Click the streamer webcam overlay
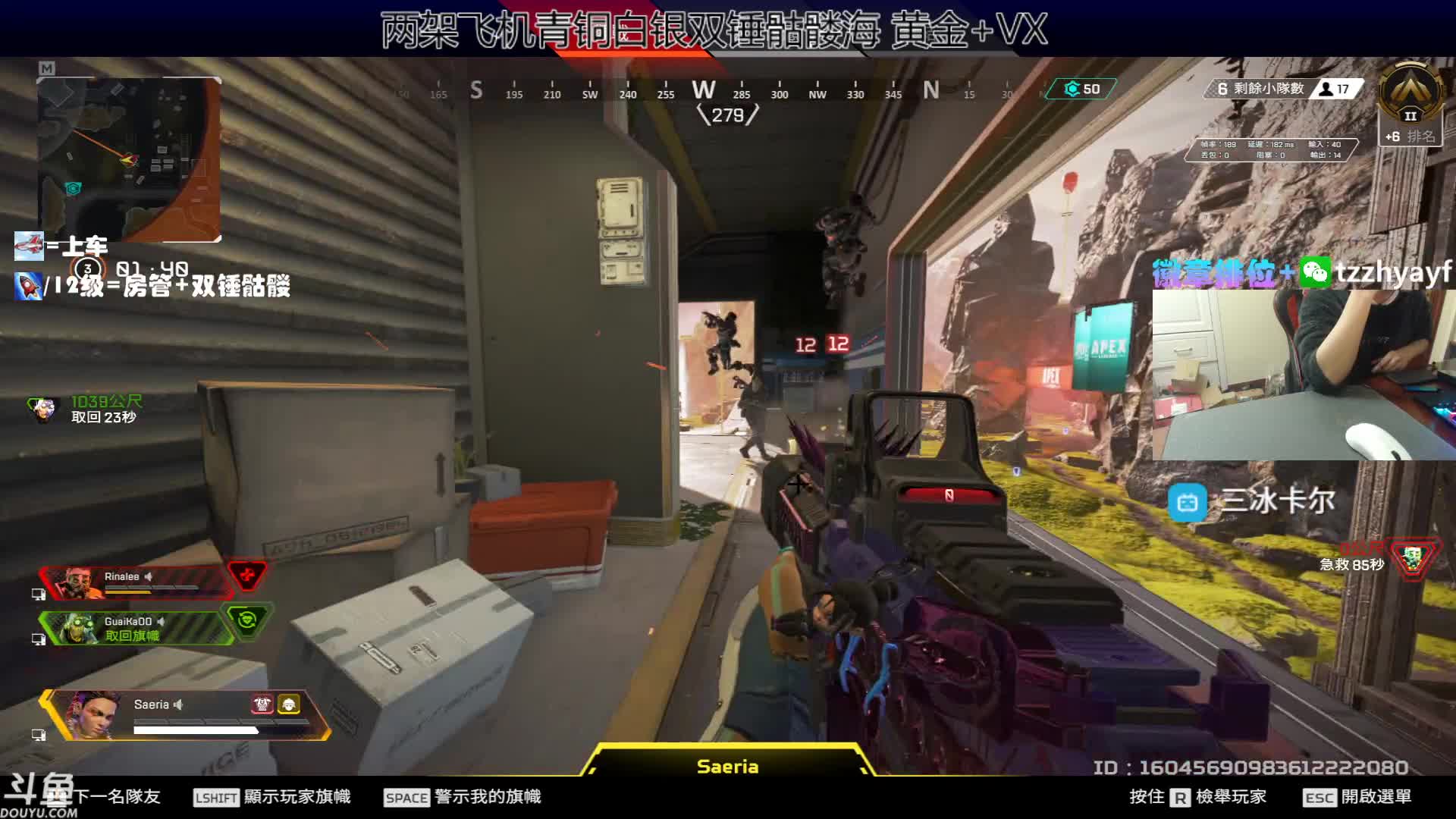Viewport: 1456px width, 819px height. point(1303,375)
